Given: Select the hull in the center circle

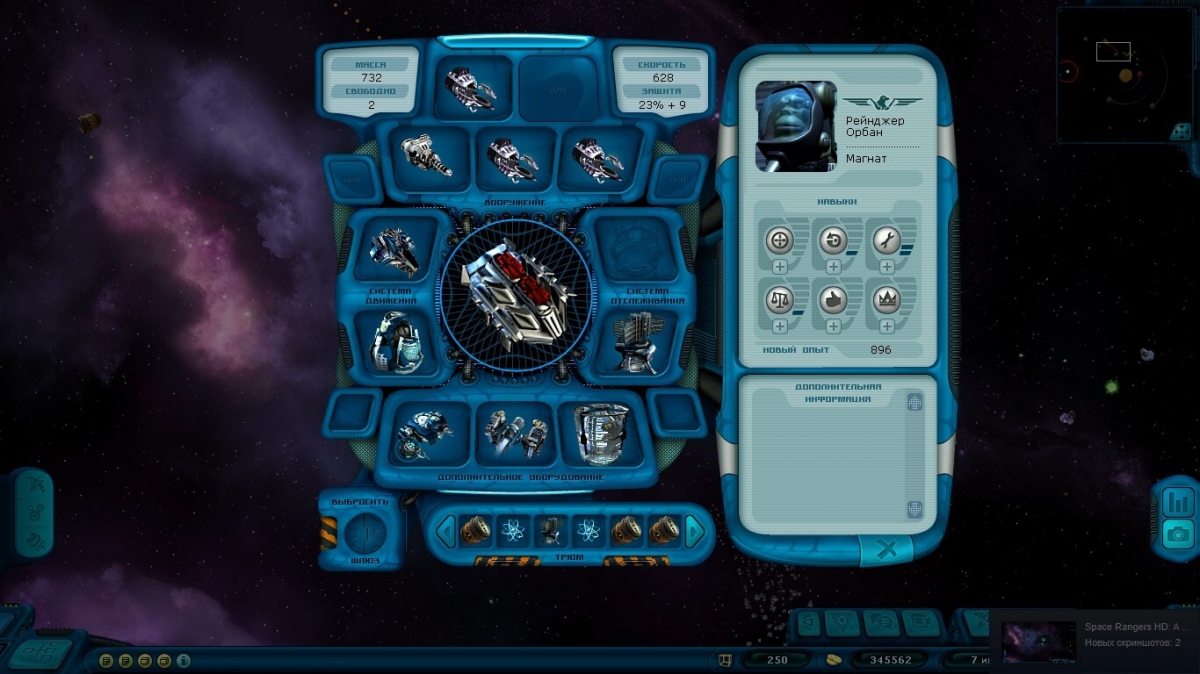Looking at the screenshot, I should point(515,294).
